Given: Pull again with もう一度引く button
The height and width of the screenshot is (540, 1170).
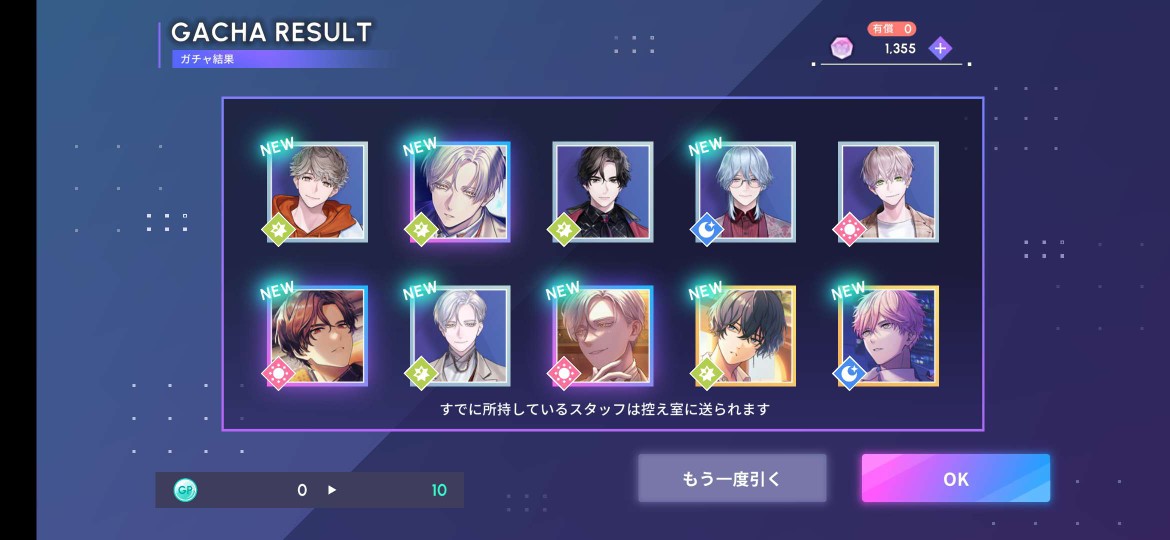Looking at the screenshot, I should coord(732,478).
